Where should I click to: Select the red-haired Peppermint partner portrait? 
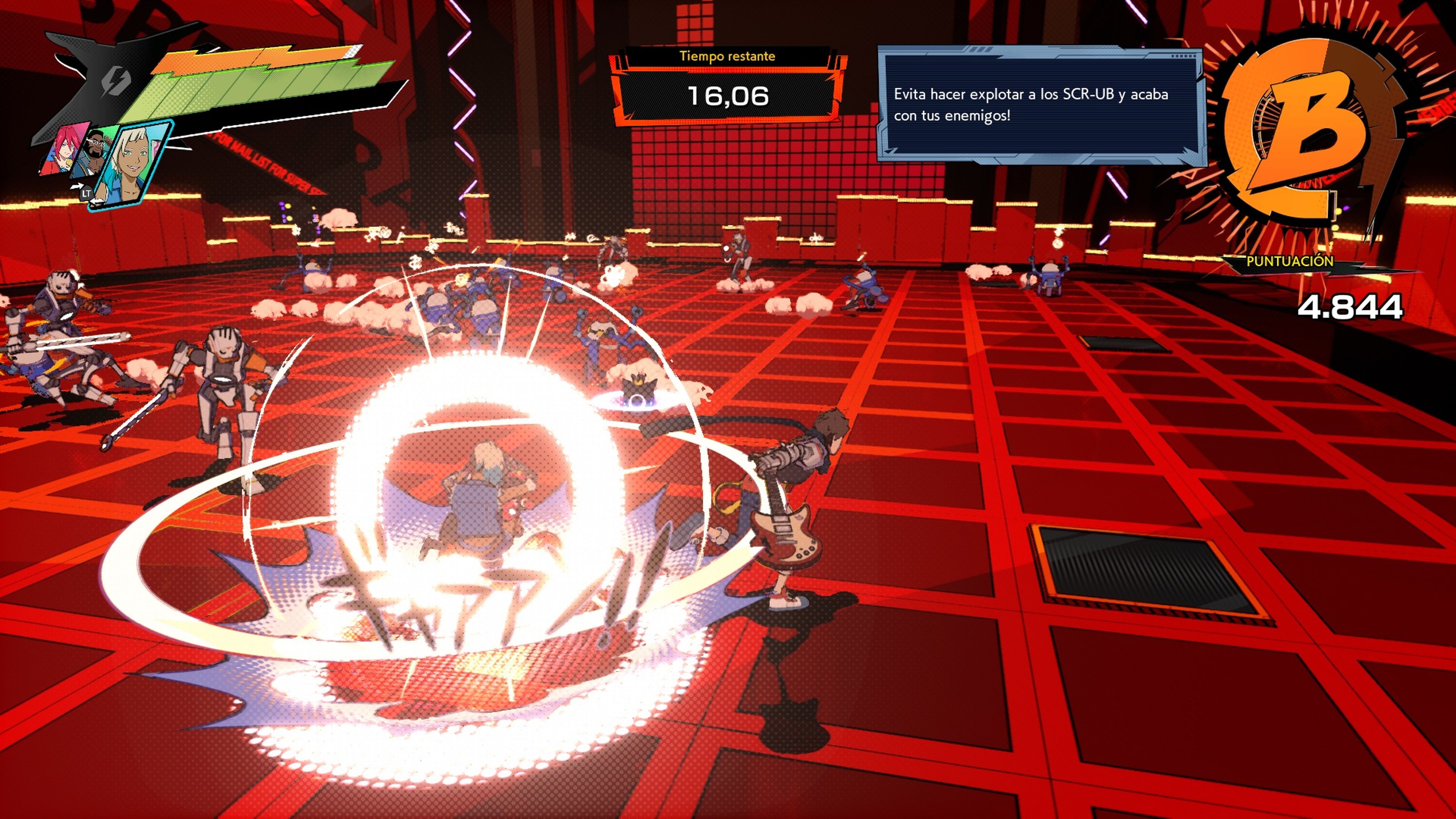pyautogui.click(x=61, y=149)
